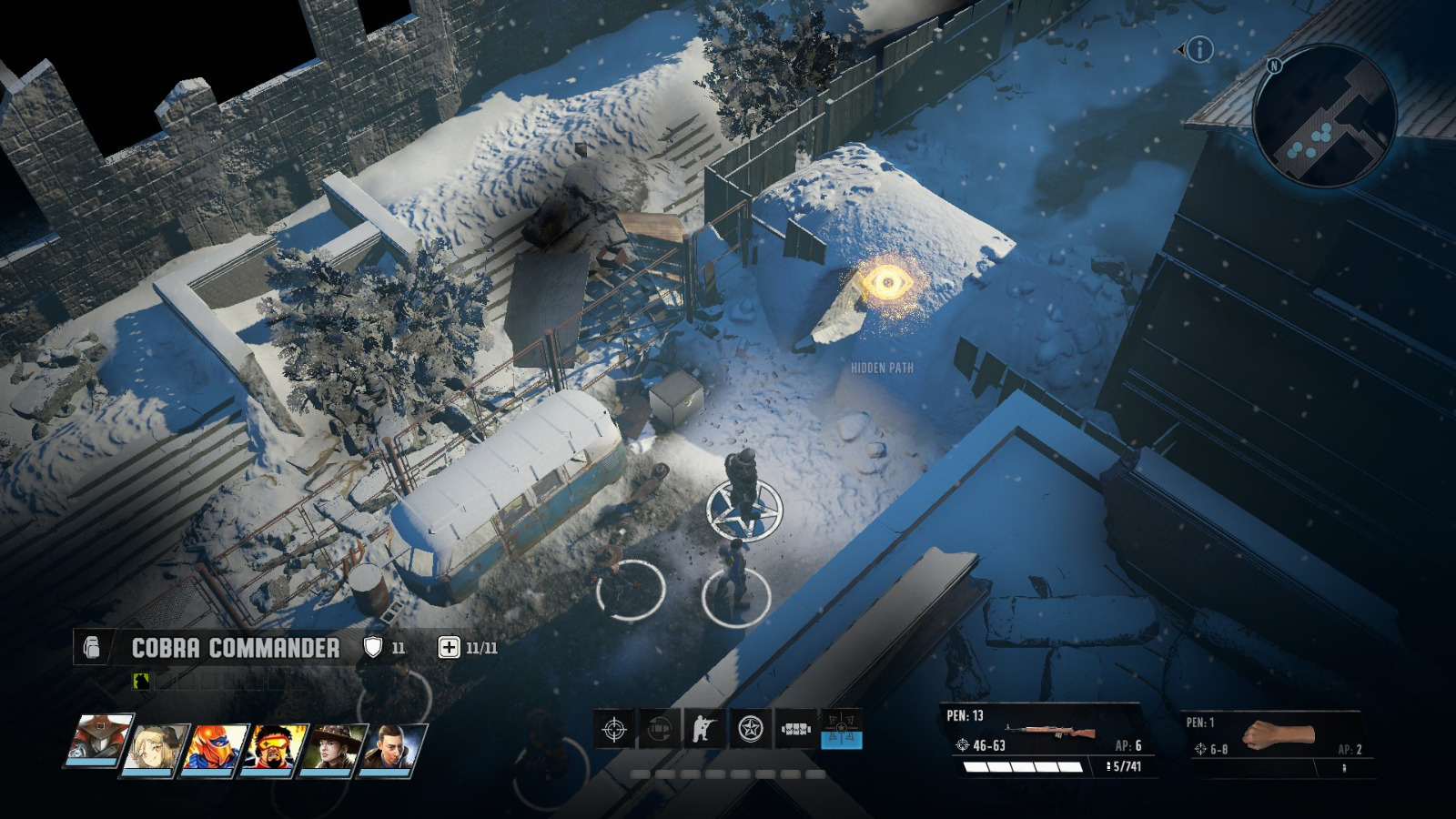Click the reload ammo belt icon
Viewport: 1456px width, 819px height.
[794, 728]
